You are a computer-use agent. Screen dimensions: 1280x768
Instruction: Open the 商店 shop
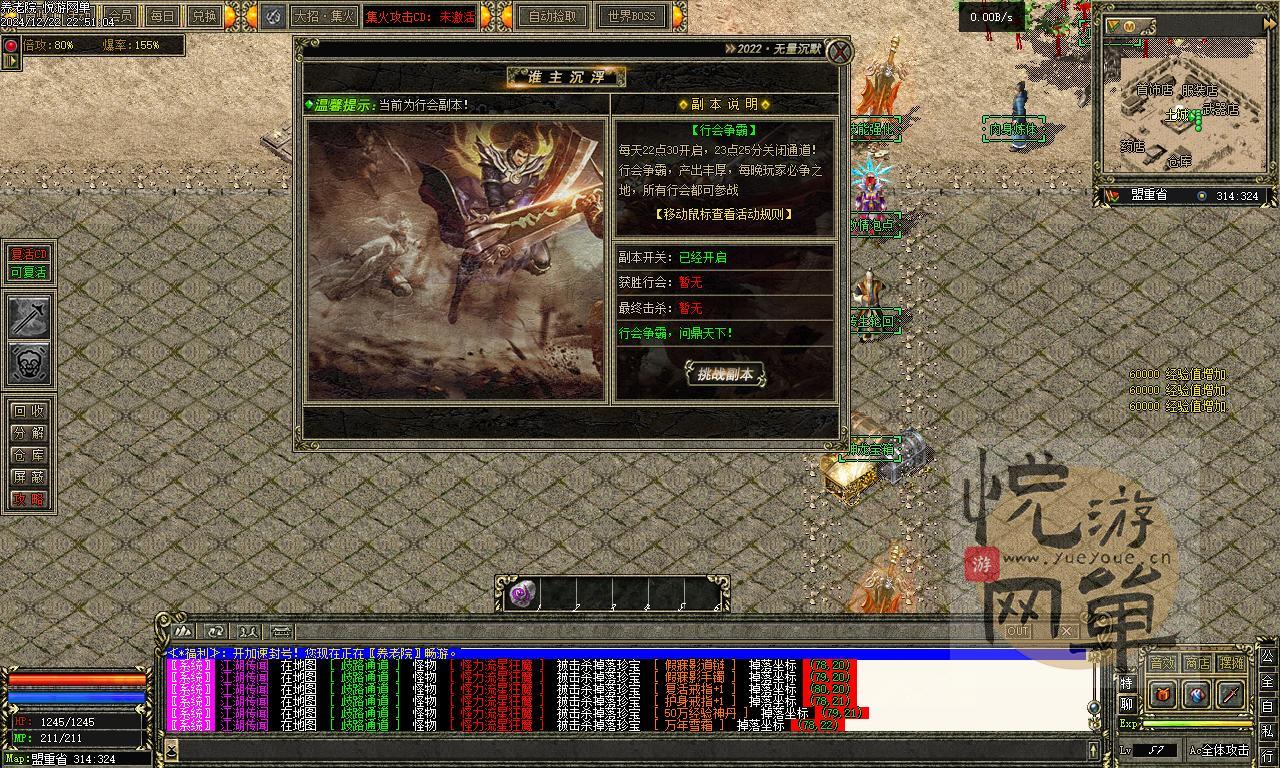click(x=1197, y=663)
